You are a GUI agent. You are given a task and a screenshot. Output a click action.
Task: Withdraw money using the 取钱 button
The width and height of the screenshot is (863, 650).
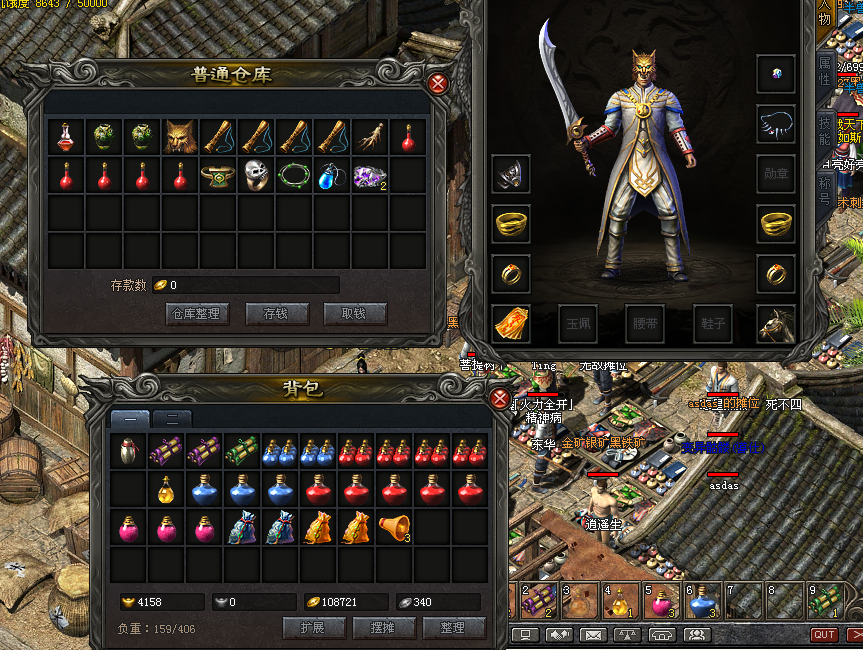point(354,314)
